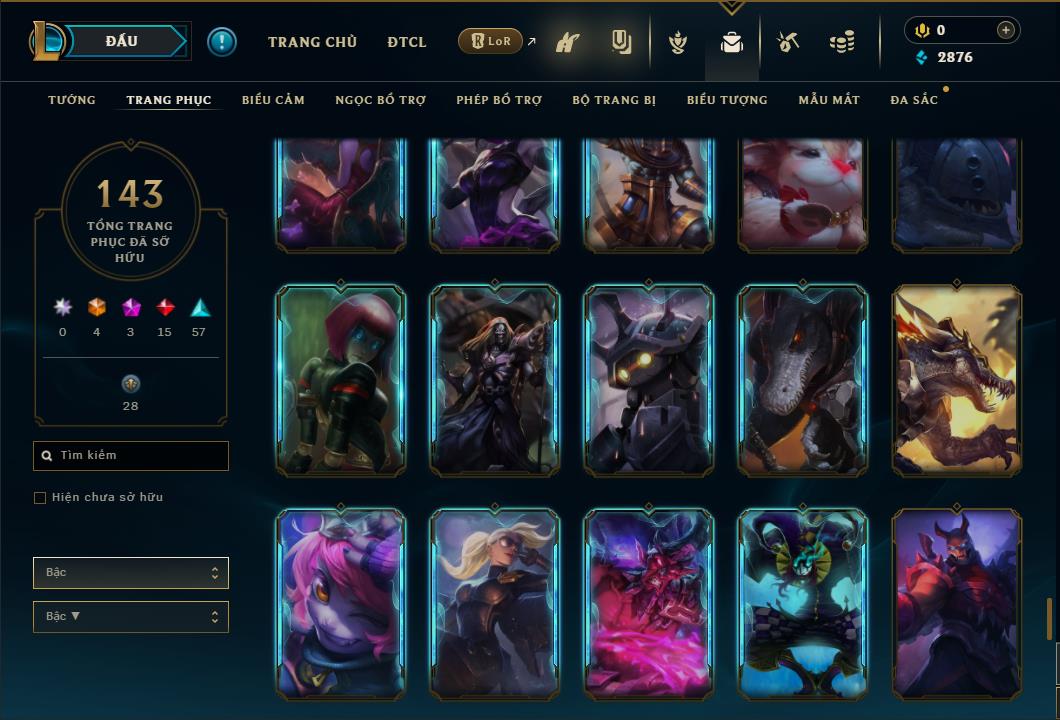Viewport: 1060px width, 720px height.
Task: Switch to the TƯỚNG tab
Action: [x=72, y=100]
